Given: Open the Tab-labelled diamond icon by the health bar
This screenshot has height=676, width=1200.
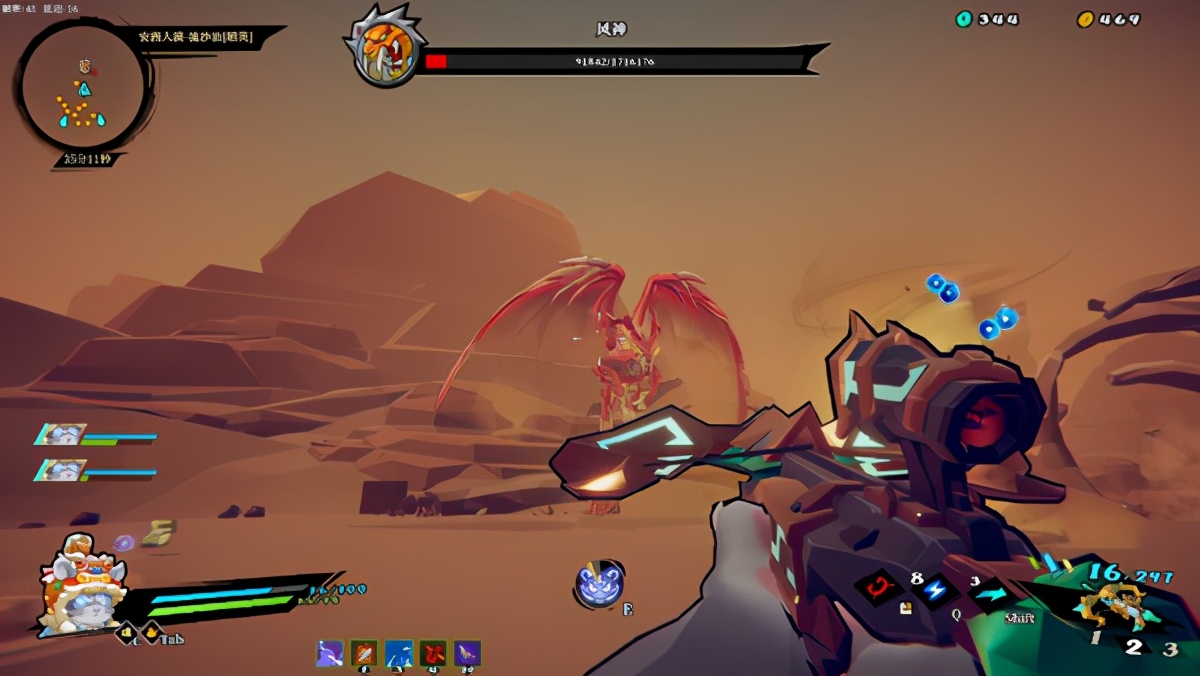Looking at the screenshot, I should tap(151, 632).
